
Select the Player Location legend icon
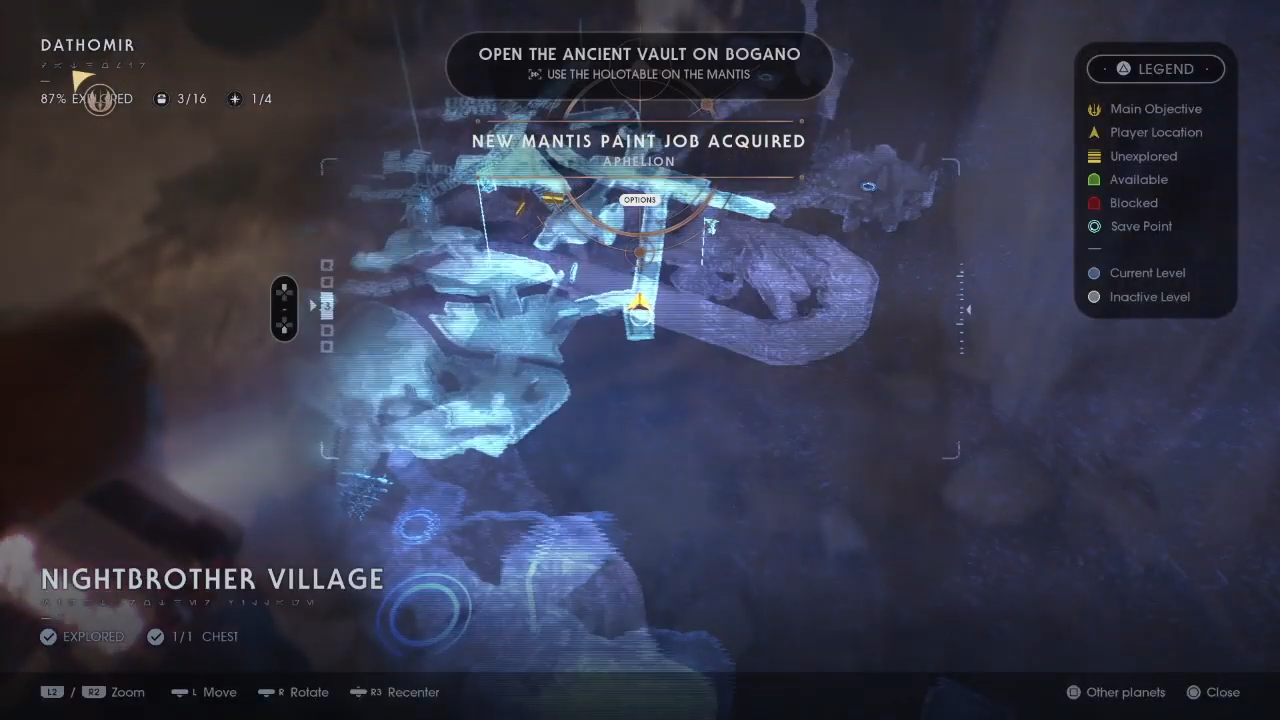(1094, 132)
